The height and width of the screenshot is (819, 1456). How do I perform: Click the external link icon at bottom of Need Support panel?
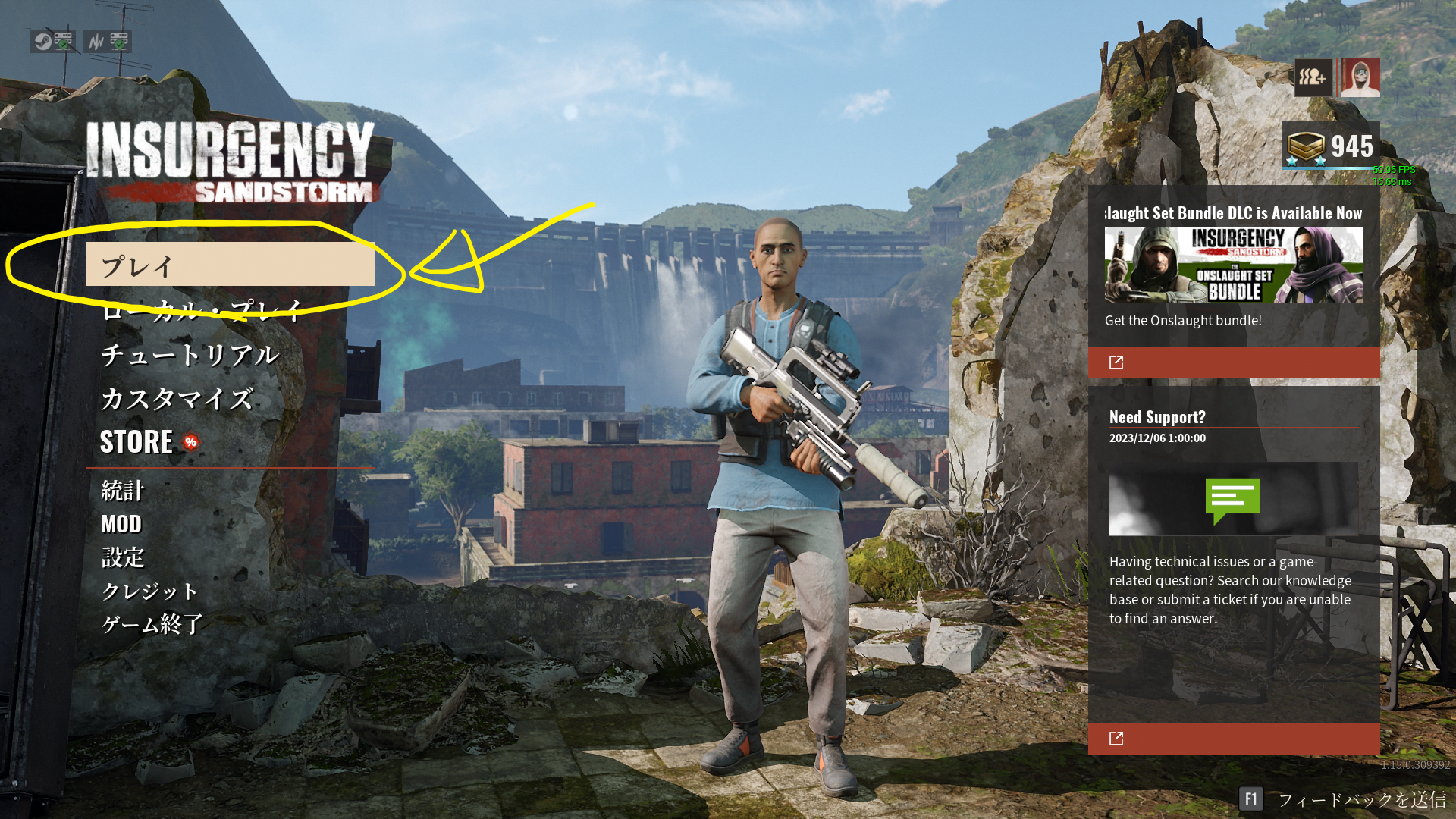pos(1115,738)
